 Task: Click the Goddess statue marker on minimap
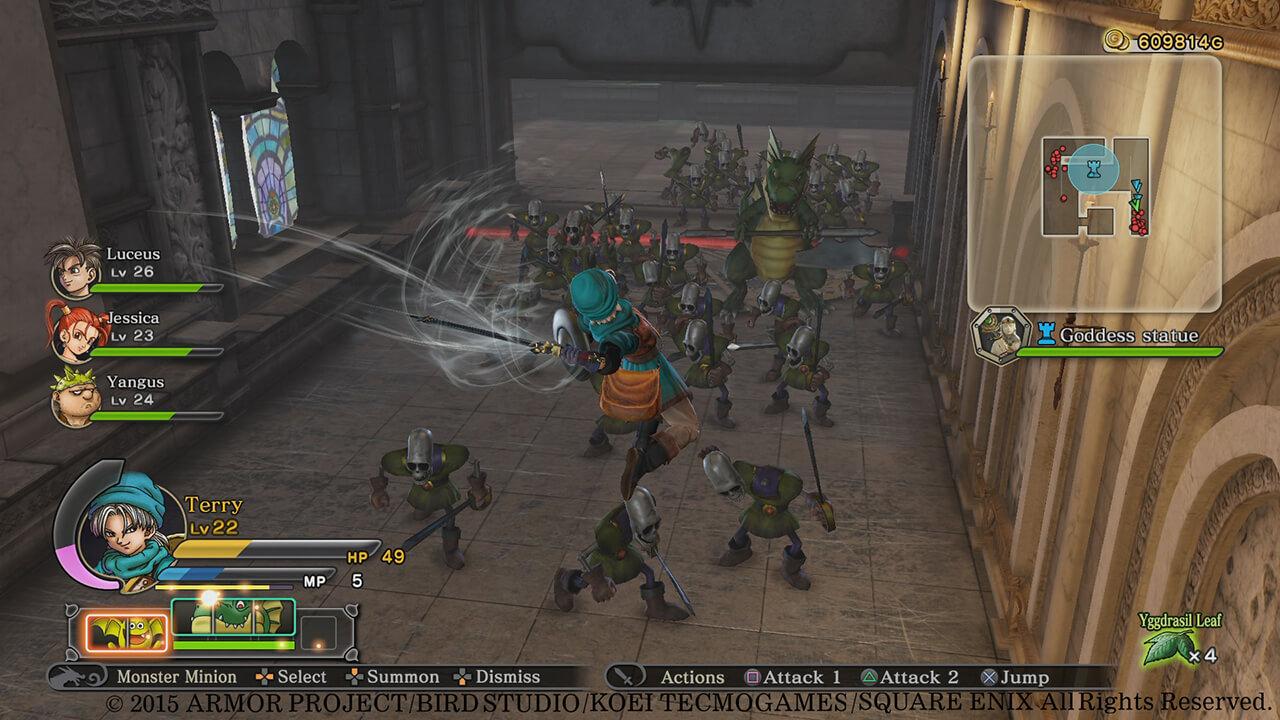click(x=1095, y=167)
